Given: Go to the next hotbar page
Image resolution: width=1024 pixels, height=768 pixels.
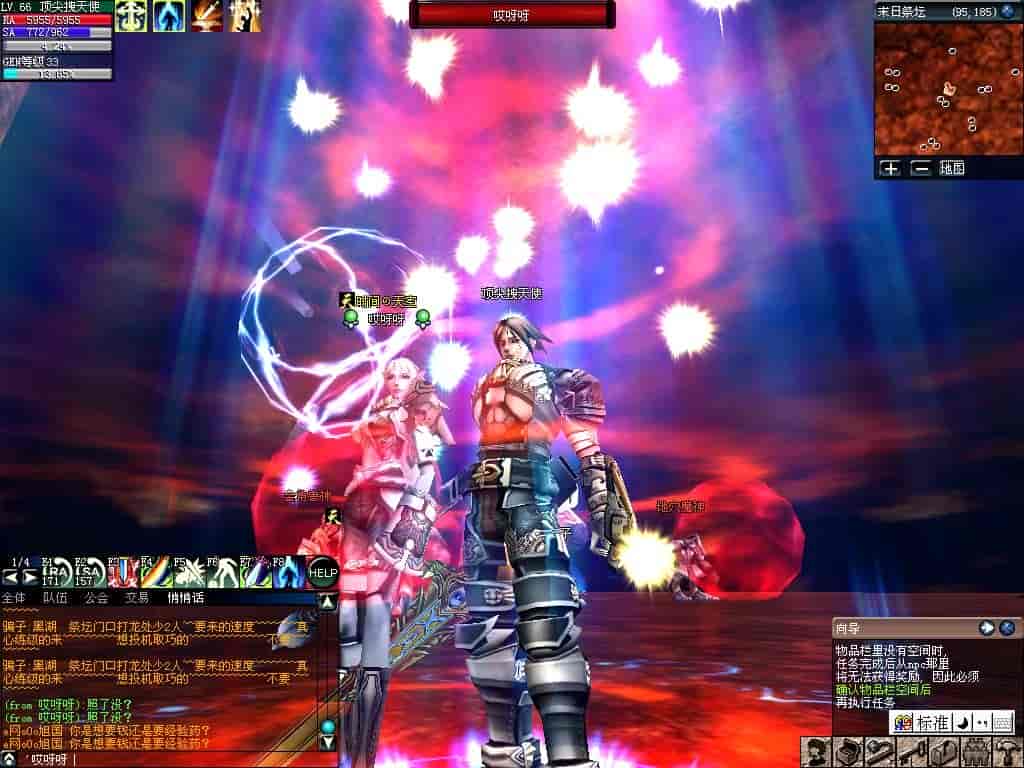Looking at the screenshot, I should click(31, 577).
